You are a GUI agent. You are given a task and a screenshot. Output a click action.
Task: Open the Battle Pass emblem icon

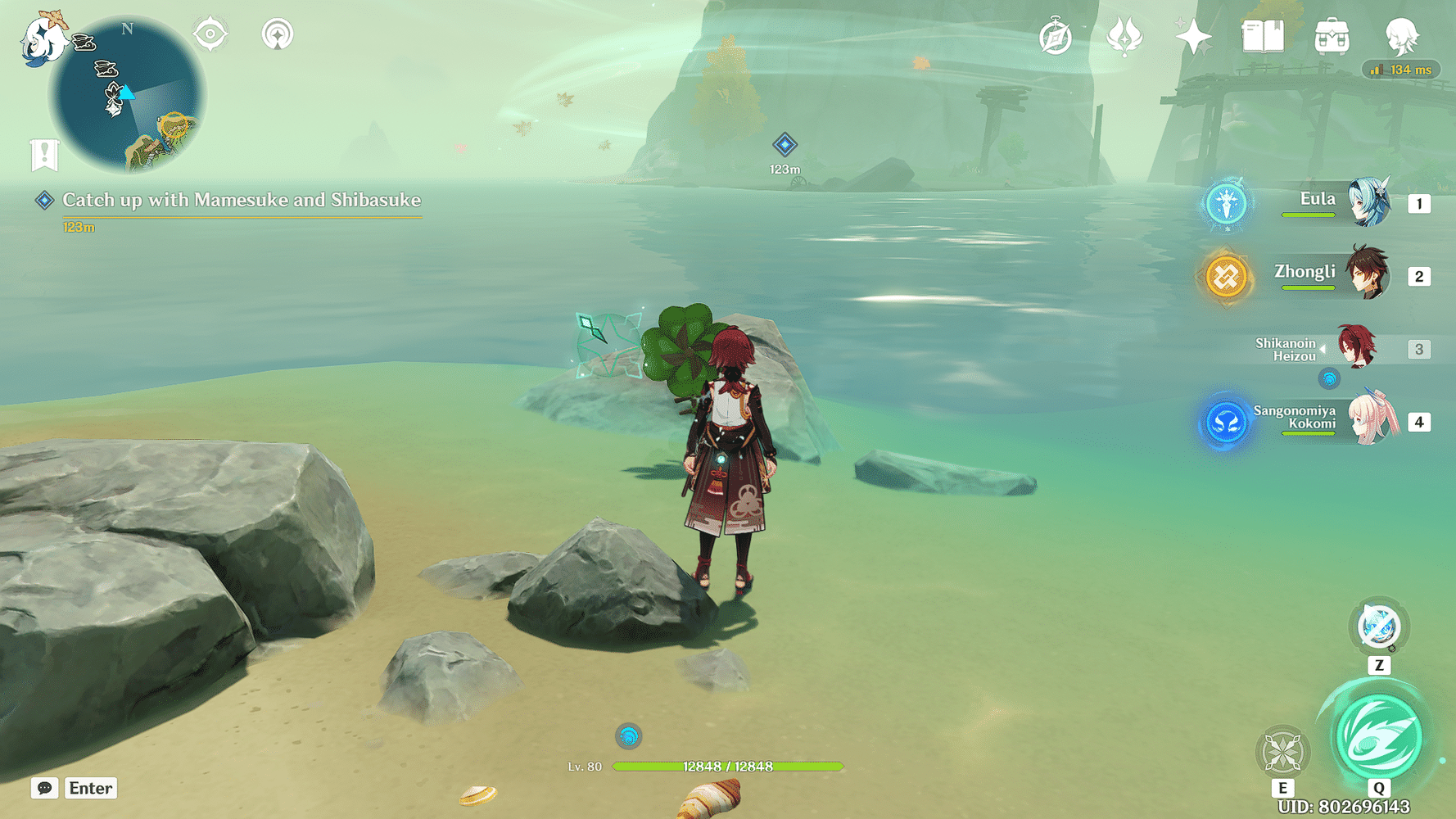coord(1125,34)
